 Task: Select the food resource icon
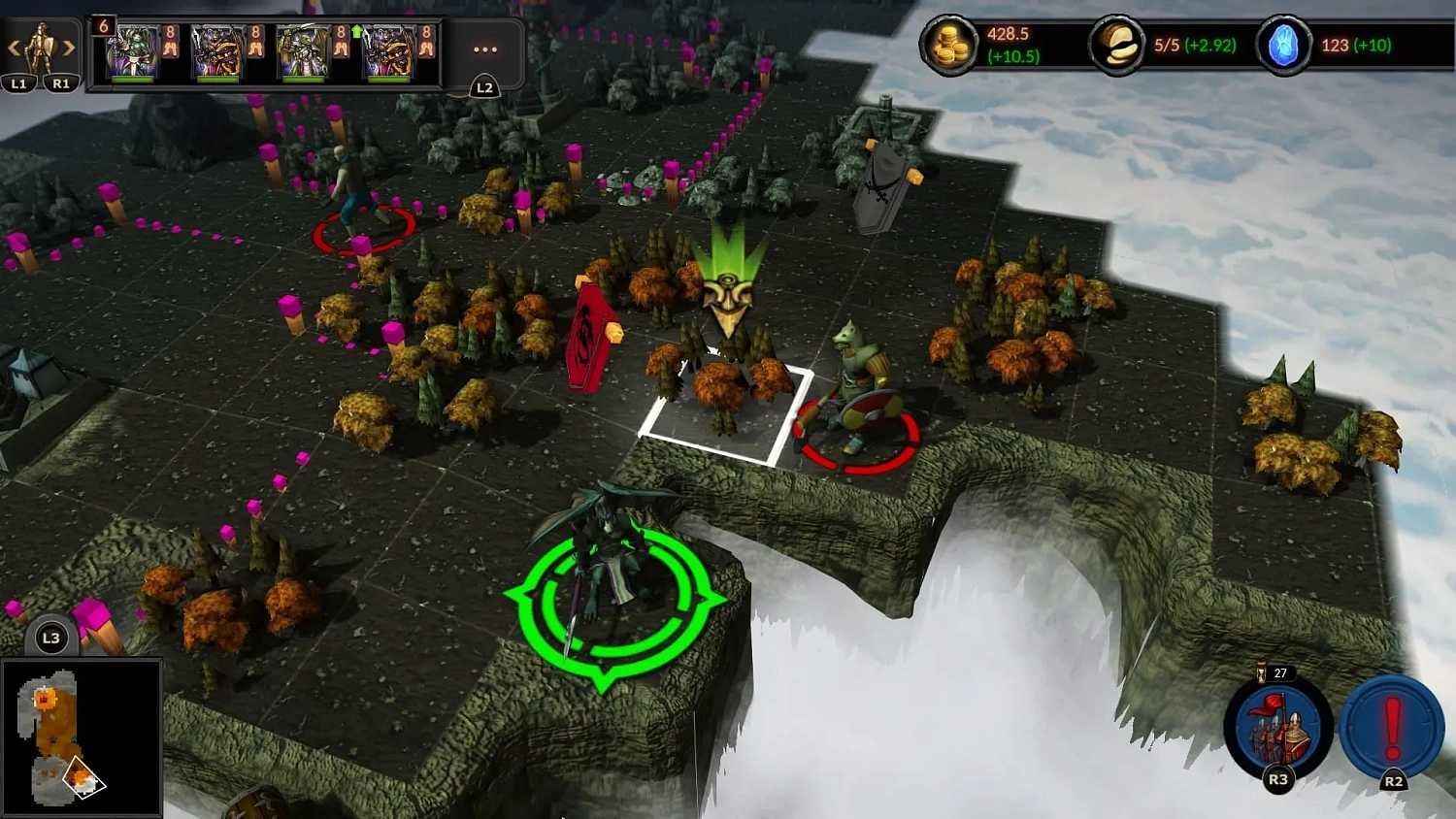click(1115, 44)
